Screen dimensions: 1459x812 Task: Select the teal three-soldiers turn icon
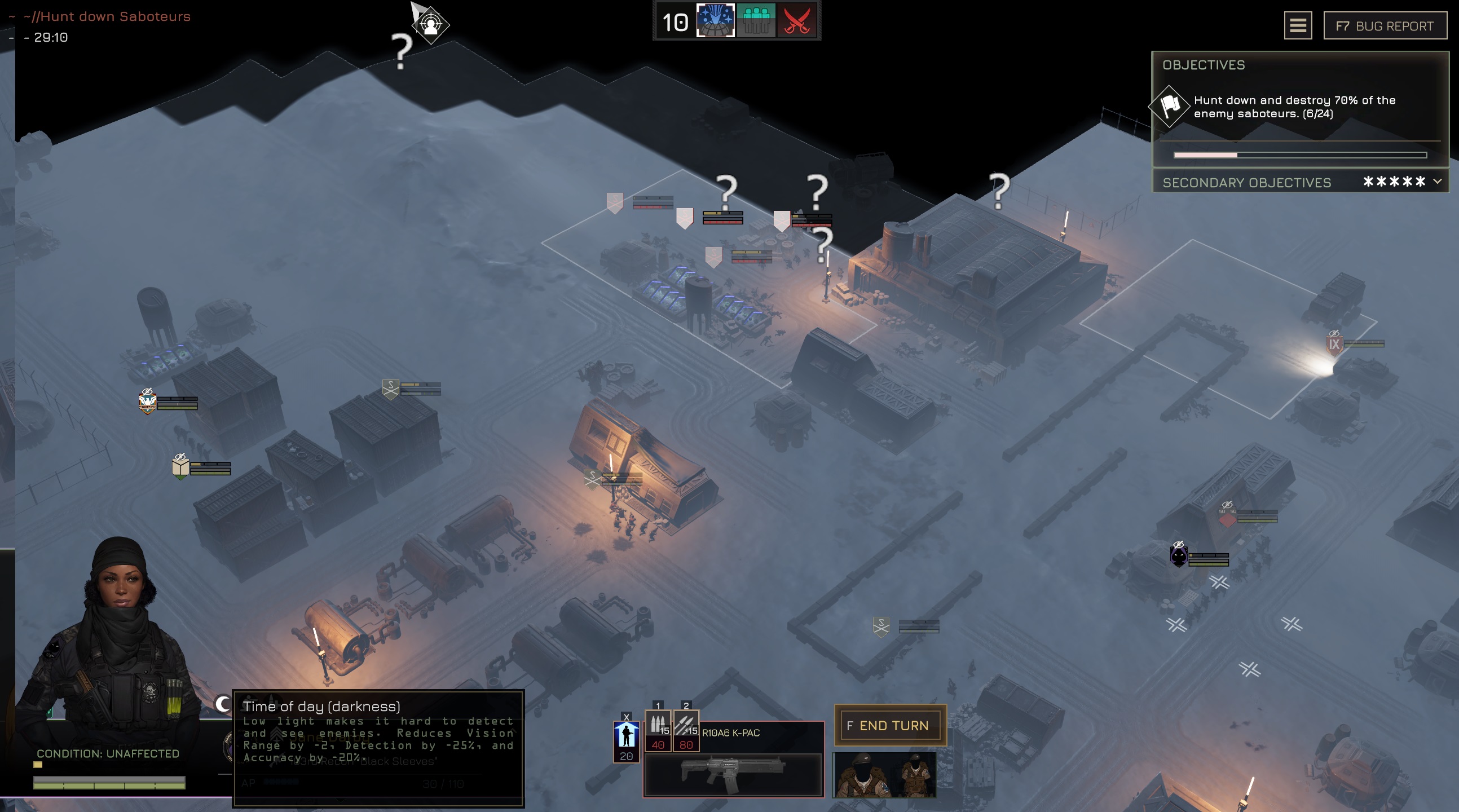[x=756, y=21]
